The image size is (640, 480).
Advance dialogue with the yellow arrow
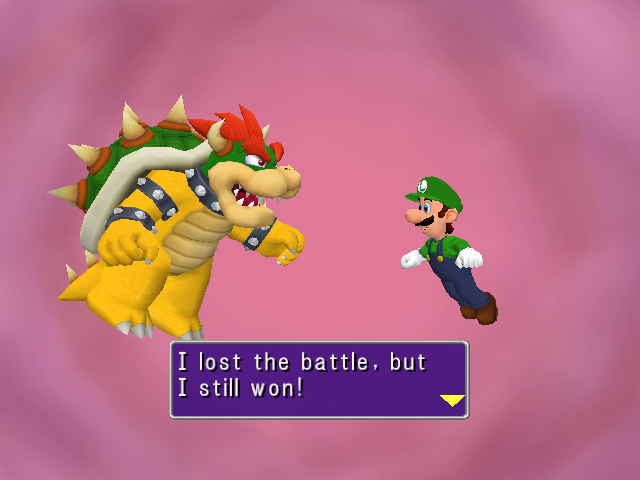click(x=452, y=400)
